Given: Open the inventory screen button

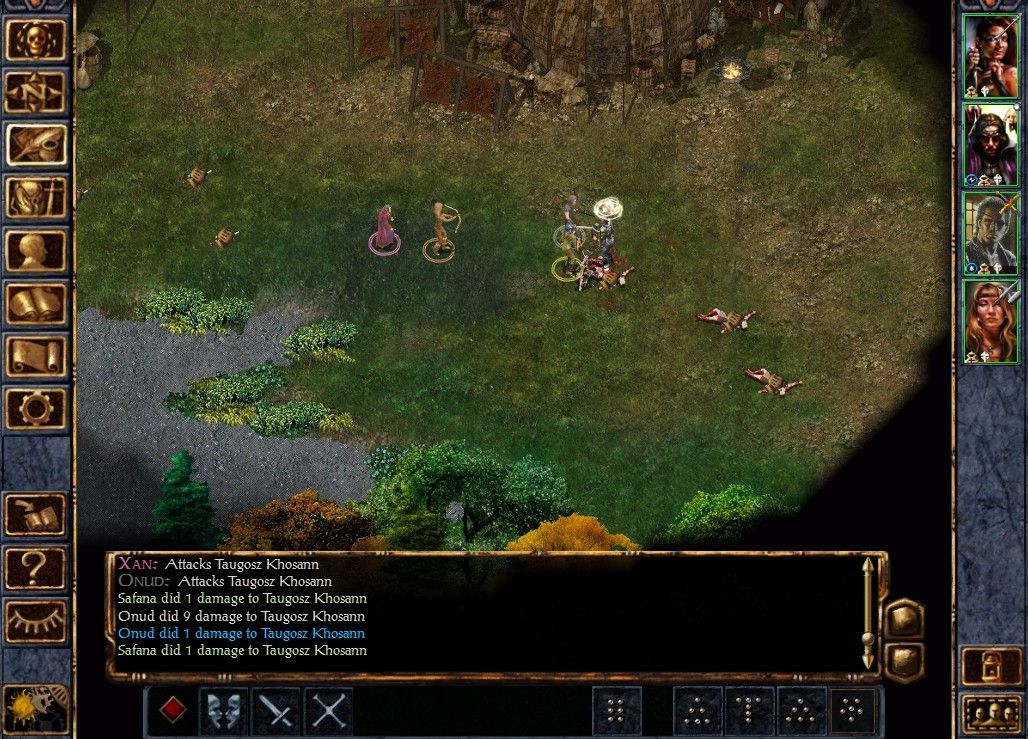Looking at the screenshot, I should (36, 198).
